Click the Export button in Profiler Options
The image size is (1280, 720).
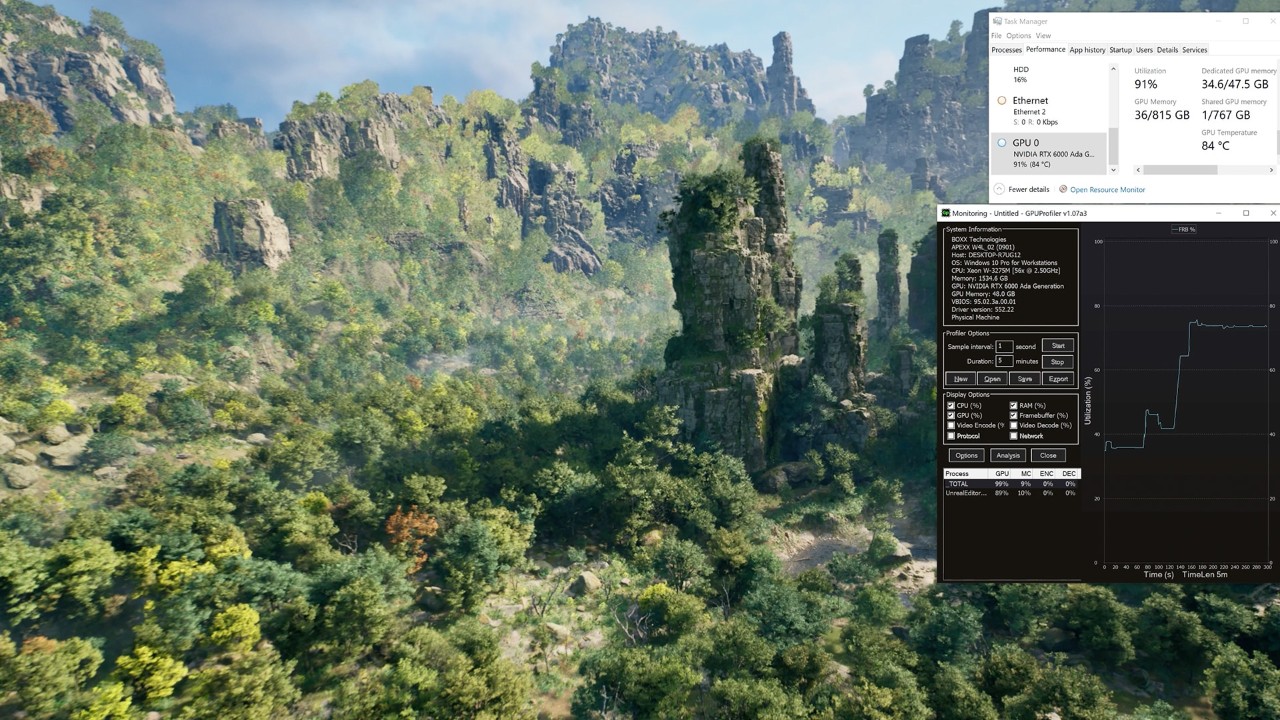[1057, 379]
